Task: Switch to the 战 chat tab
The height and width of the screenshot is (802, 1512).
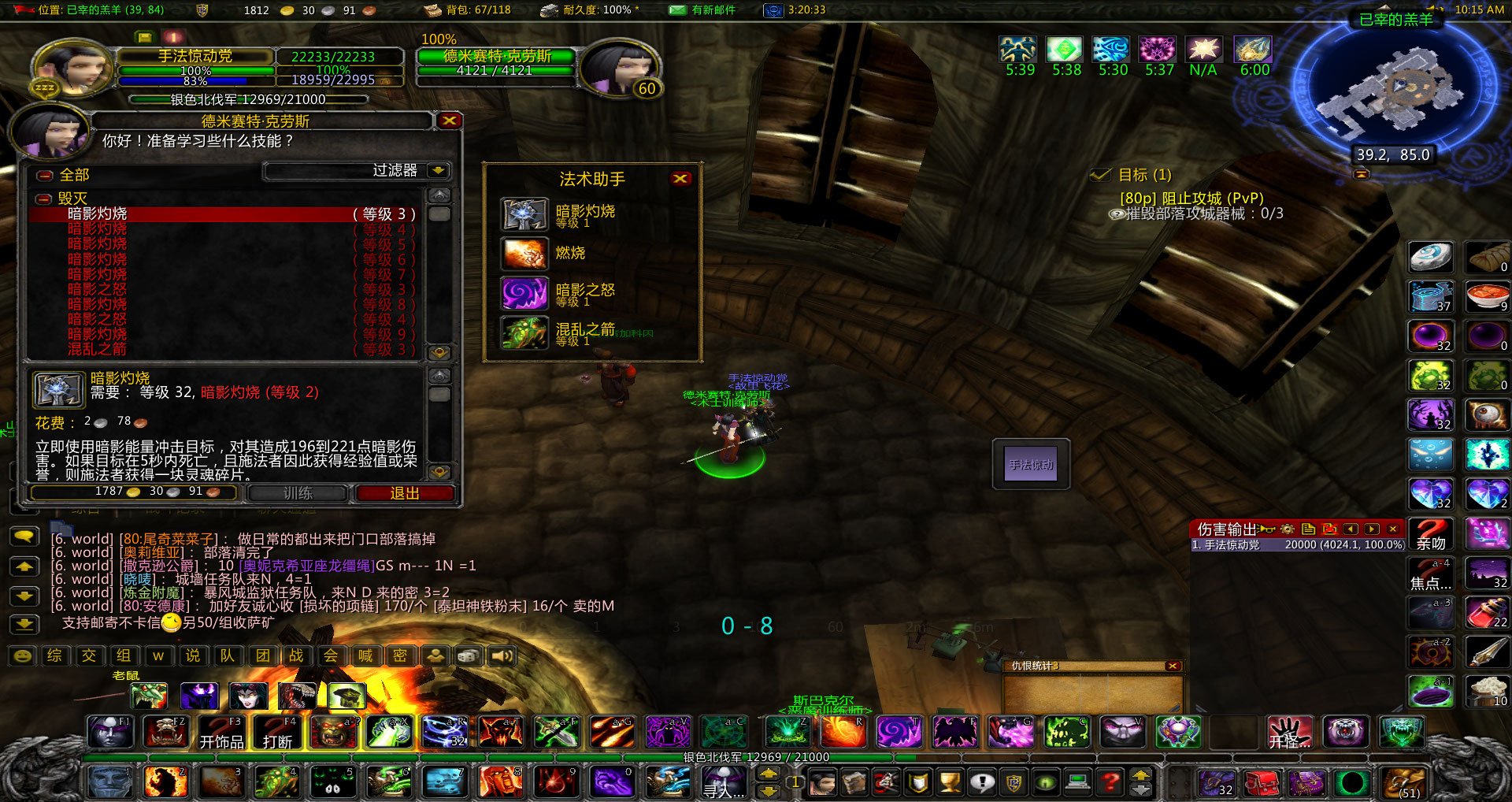Action: click(x=297, y=655)
